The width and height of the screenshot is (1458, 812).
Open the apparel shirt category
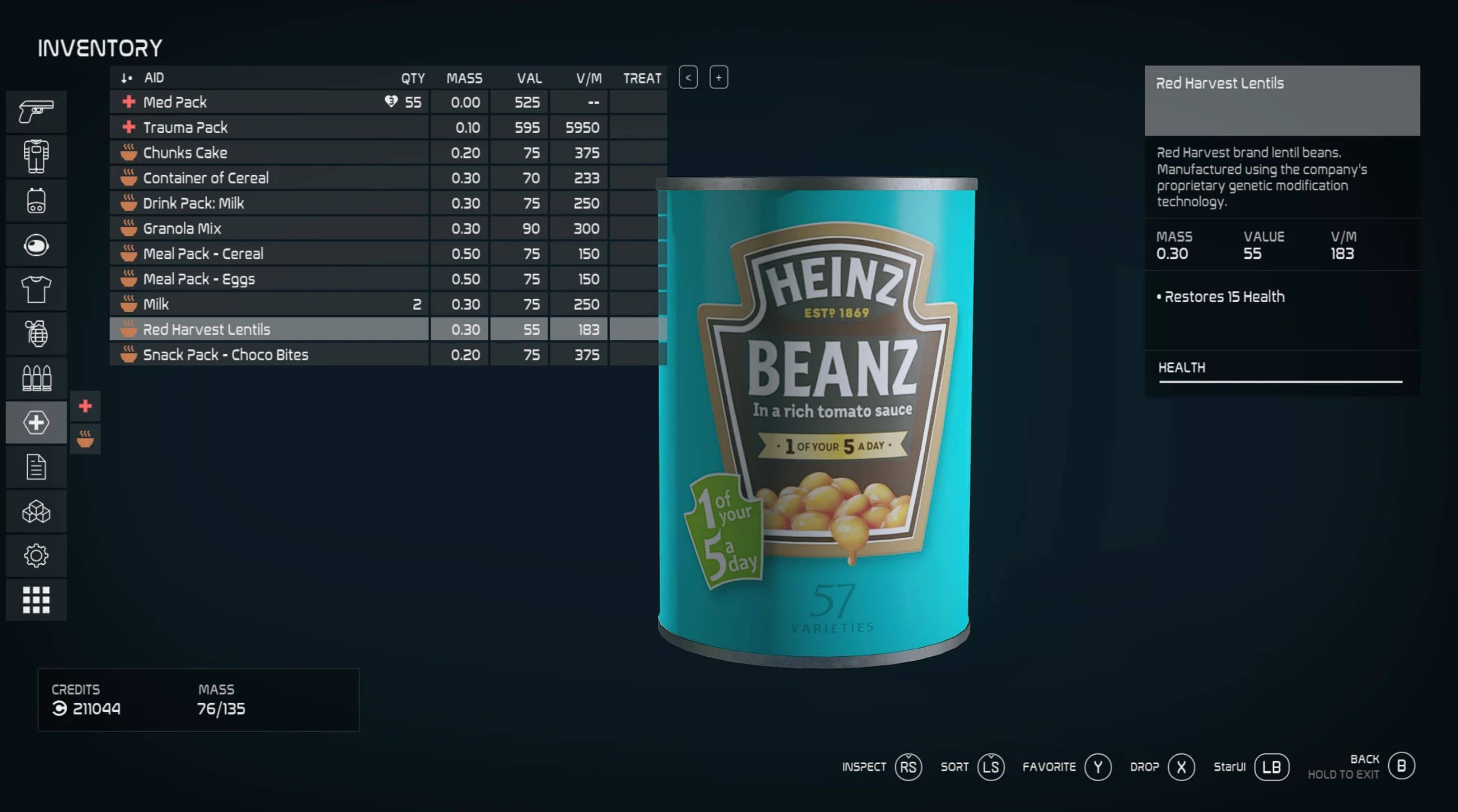36,289
